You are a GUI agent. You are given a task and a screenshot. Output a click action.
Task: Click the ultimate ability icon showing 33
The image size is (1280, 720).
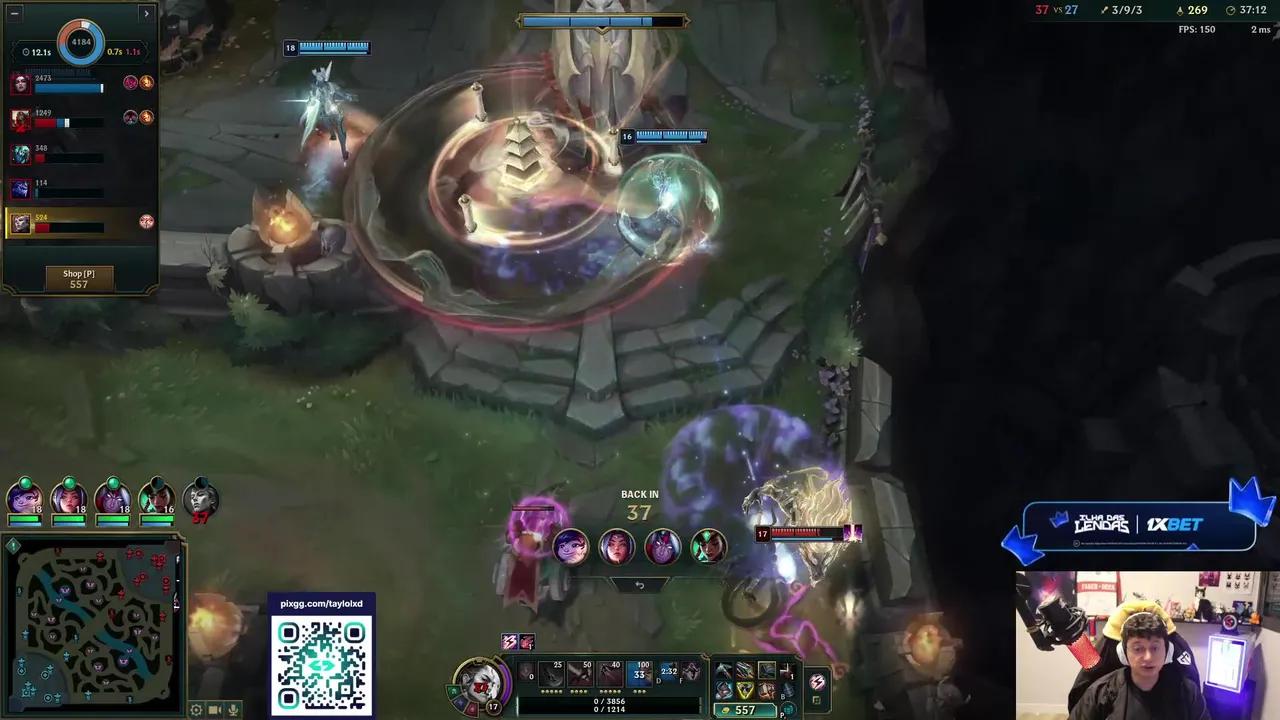pyautogui.click(x=638, y=674)
